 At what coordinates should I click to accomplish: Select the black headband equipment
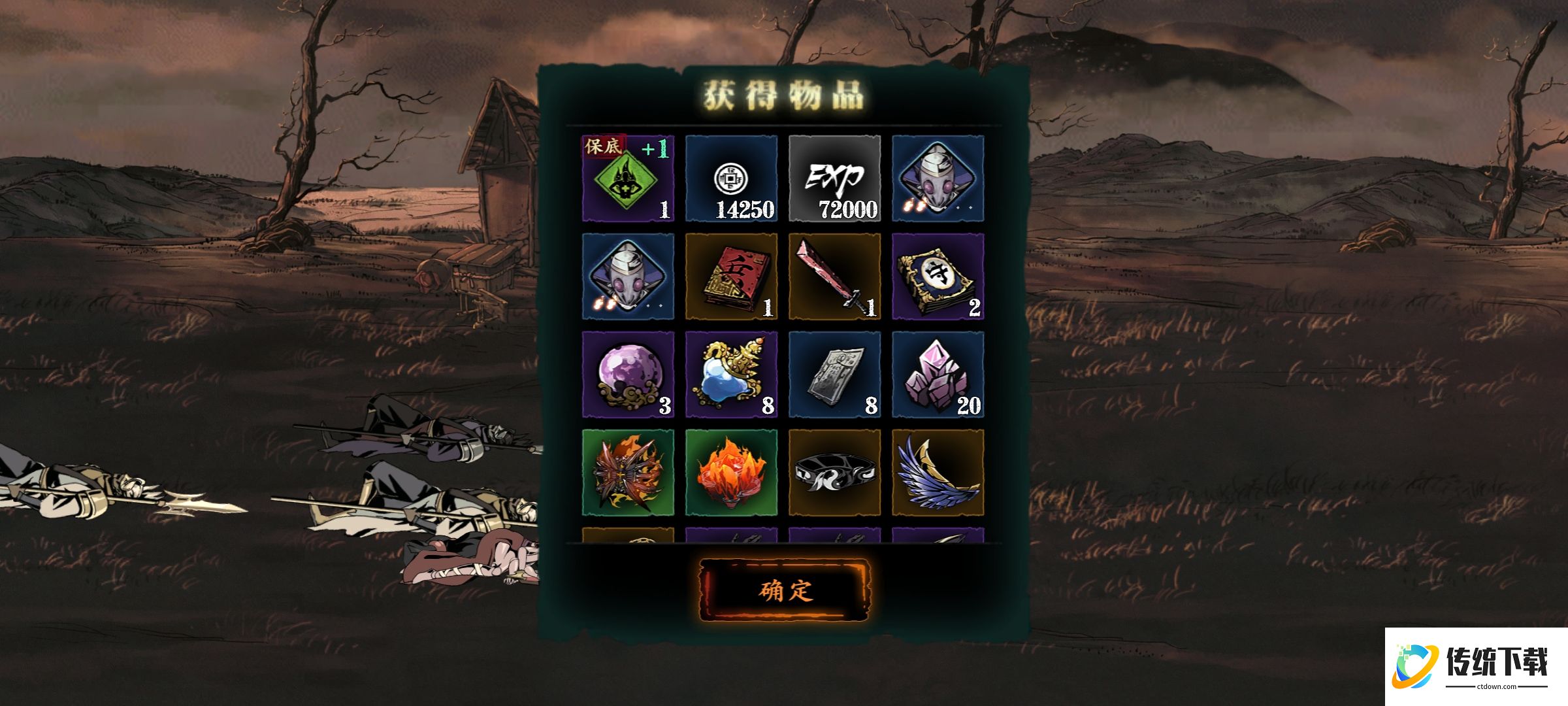[x=834, y=473]
